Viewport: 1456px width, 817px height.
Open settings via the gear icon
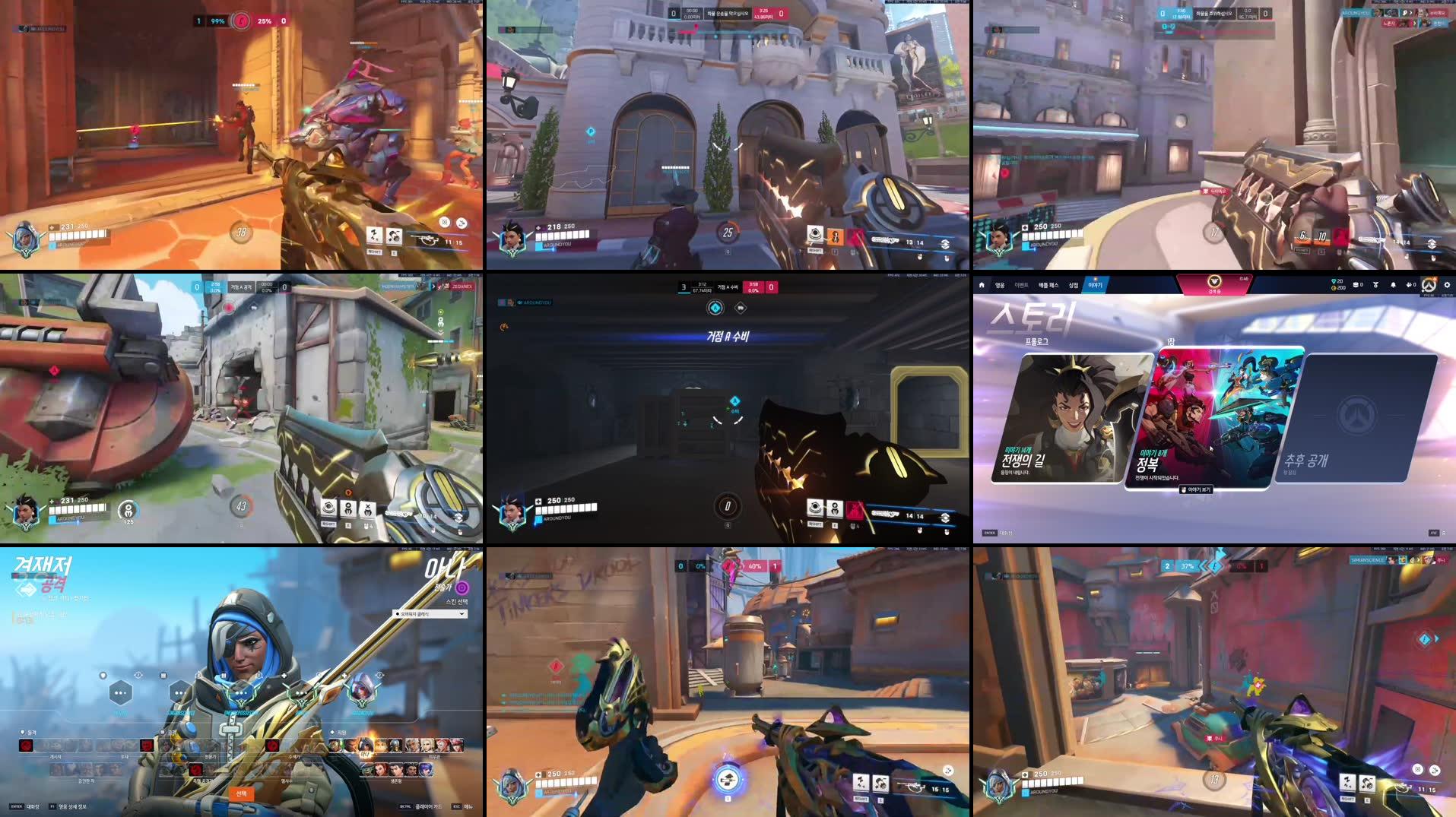point(1447,284)
